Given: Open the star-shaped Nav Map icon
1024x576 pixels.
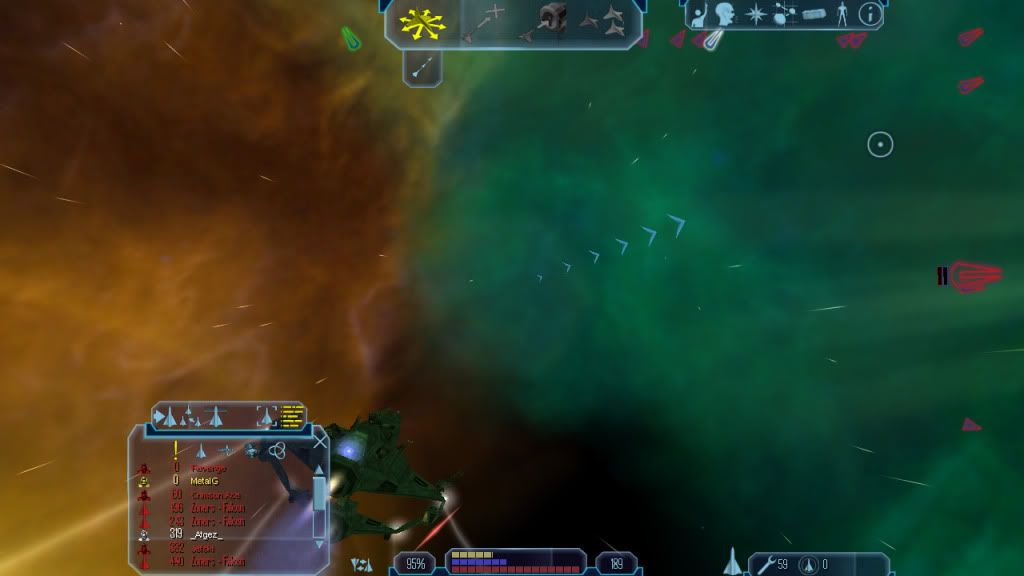Looking at the screenshot, I should point(757,15).
